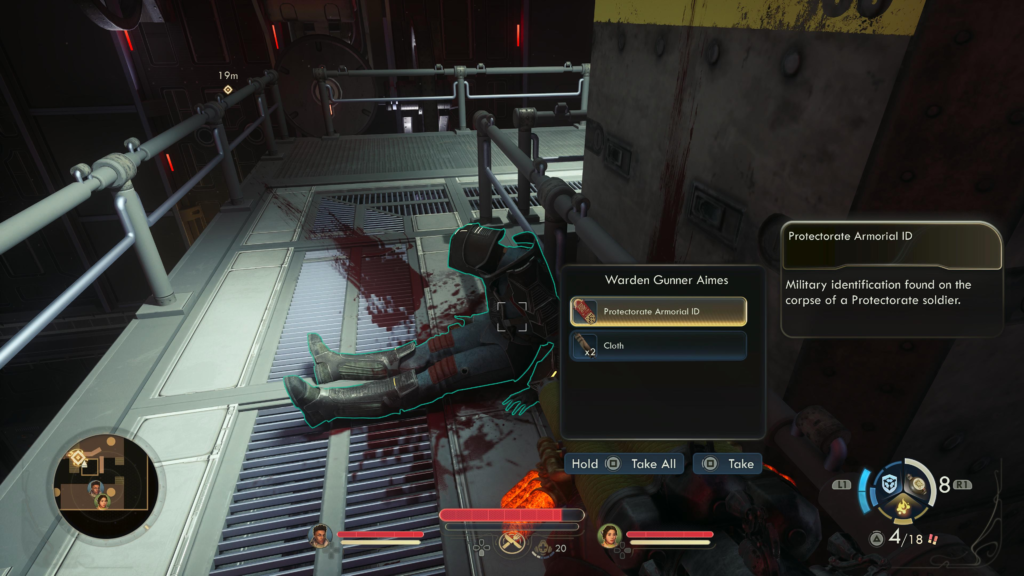Screen dimensions: 1024x576
Task: Open the circular minimap
Action: click(105, 487)
